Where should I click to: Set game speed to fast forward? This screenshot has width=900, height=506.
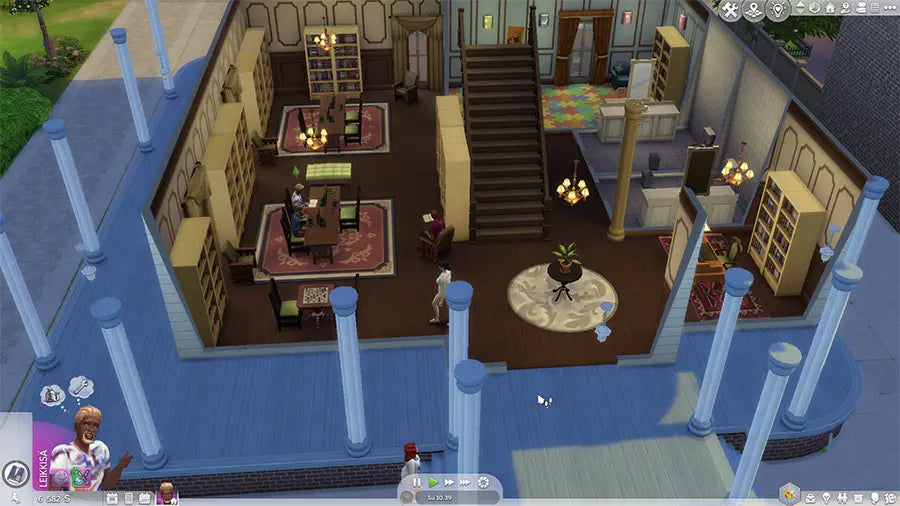pyautogui.click(x=449, y=483)
